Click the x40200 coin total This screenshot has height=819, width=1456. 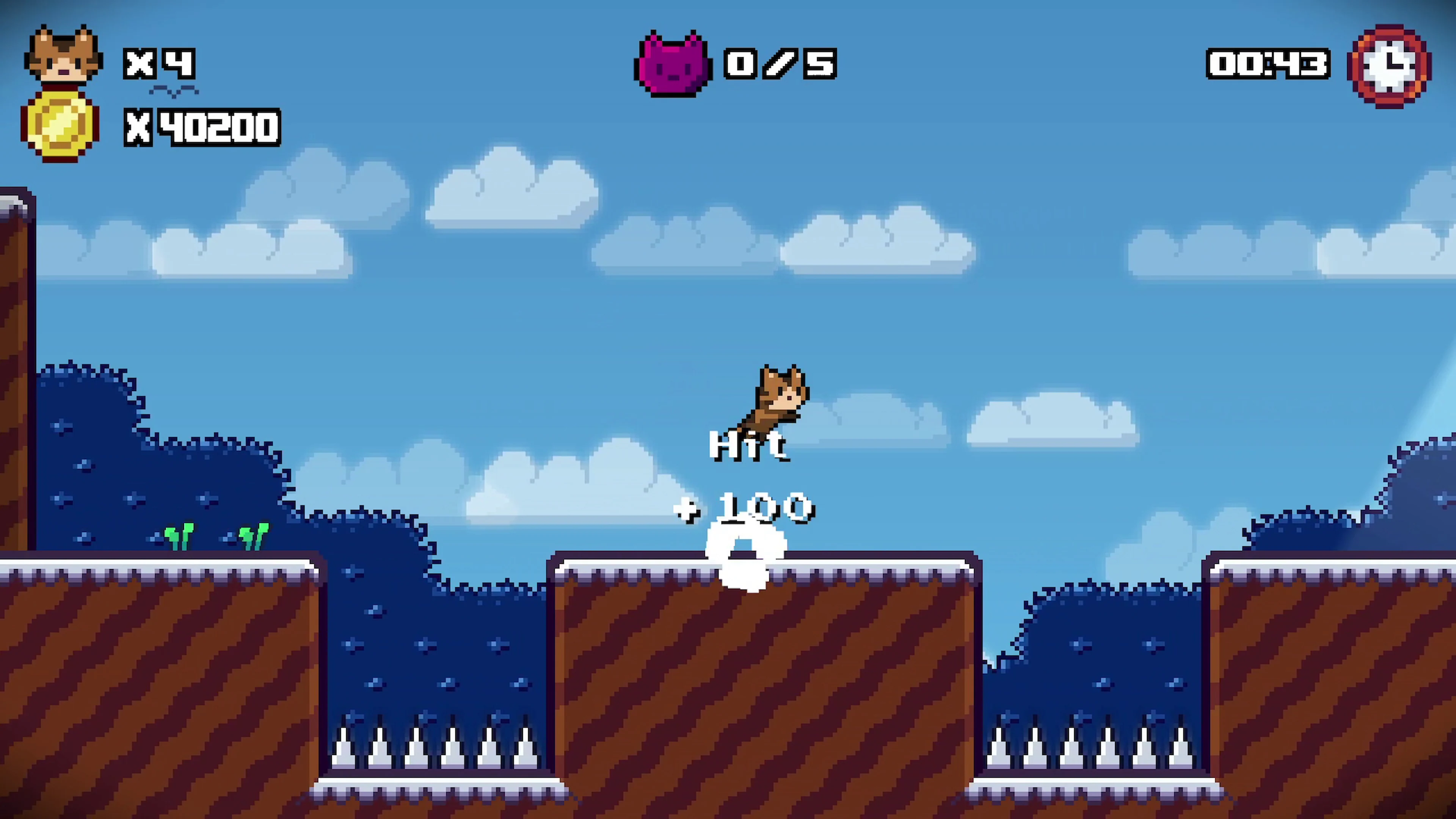(x=202, y=127)
